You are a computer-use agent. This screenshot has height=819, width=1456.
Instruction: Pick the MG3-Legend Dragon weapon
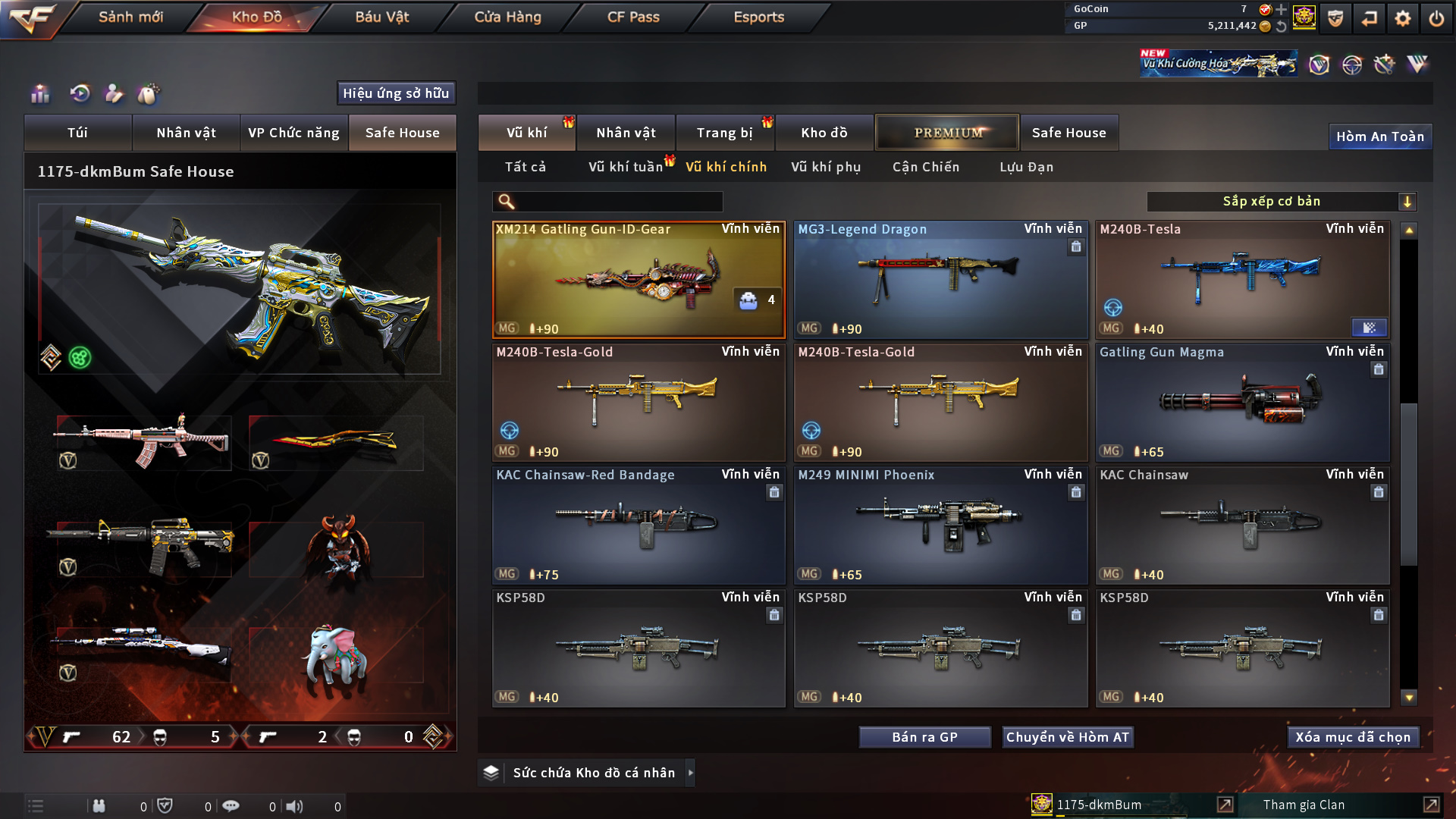click(x=940, y=279)
